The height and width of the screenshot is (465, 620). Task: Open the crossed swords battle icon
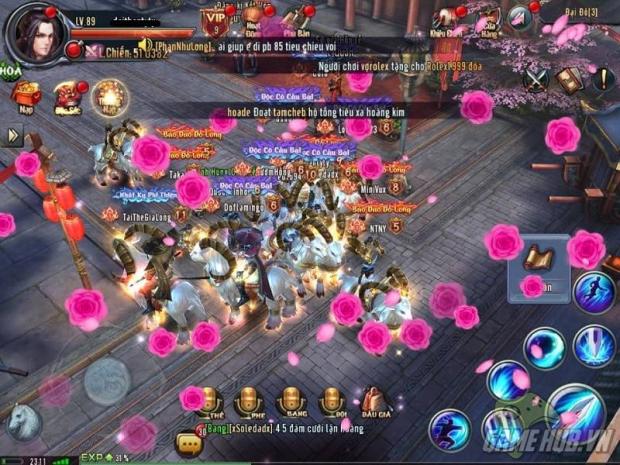537,77
